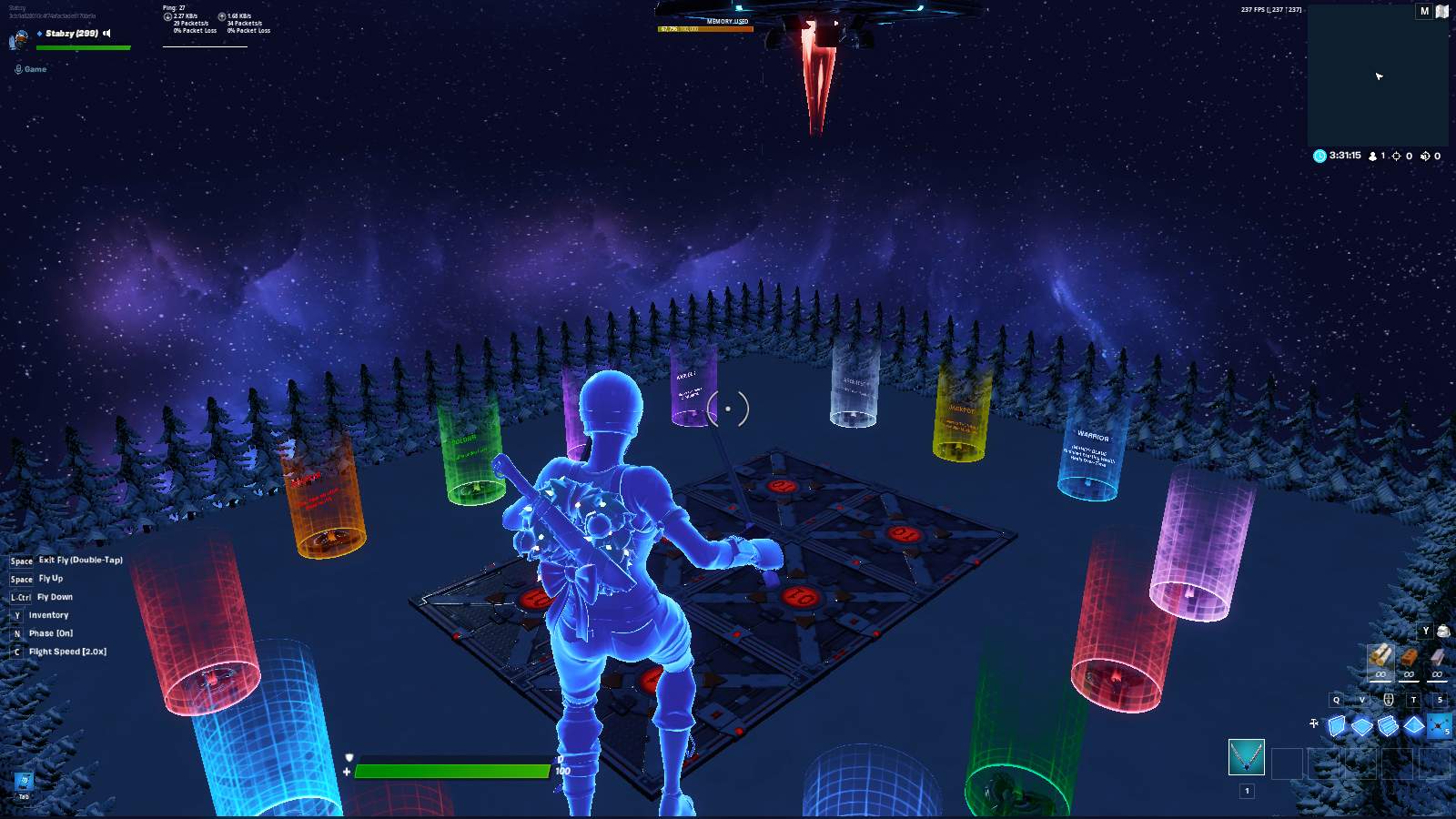This screenshot has height=819, width=1456.
Task: Toggle the build edit tool icon
Action: click(1313, 723)
